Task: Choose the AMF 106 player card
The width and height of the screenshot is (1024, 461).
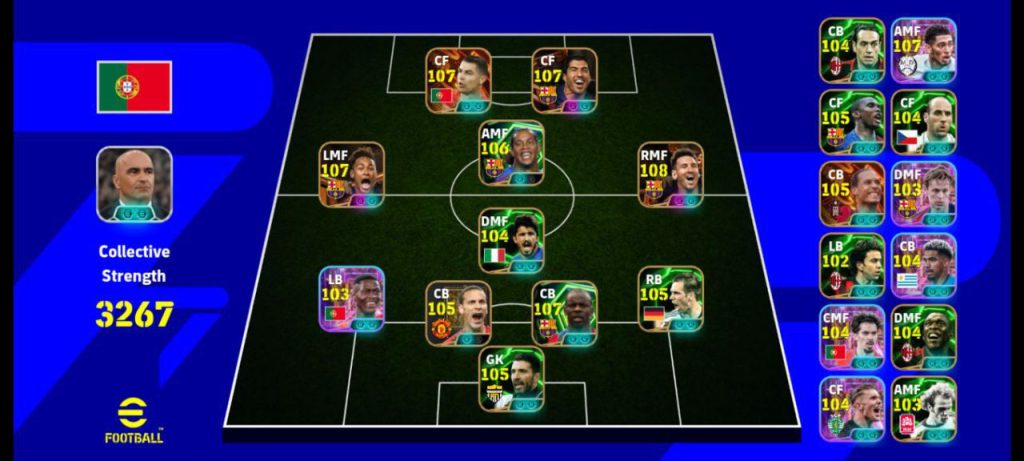Action: coord(511,154)
